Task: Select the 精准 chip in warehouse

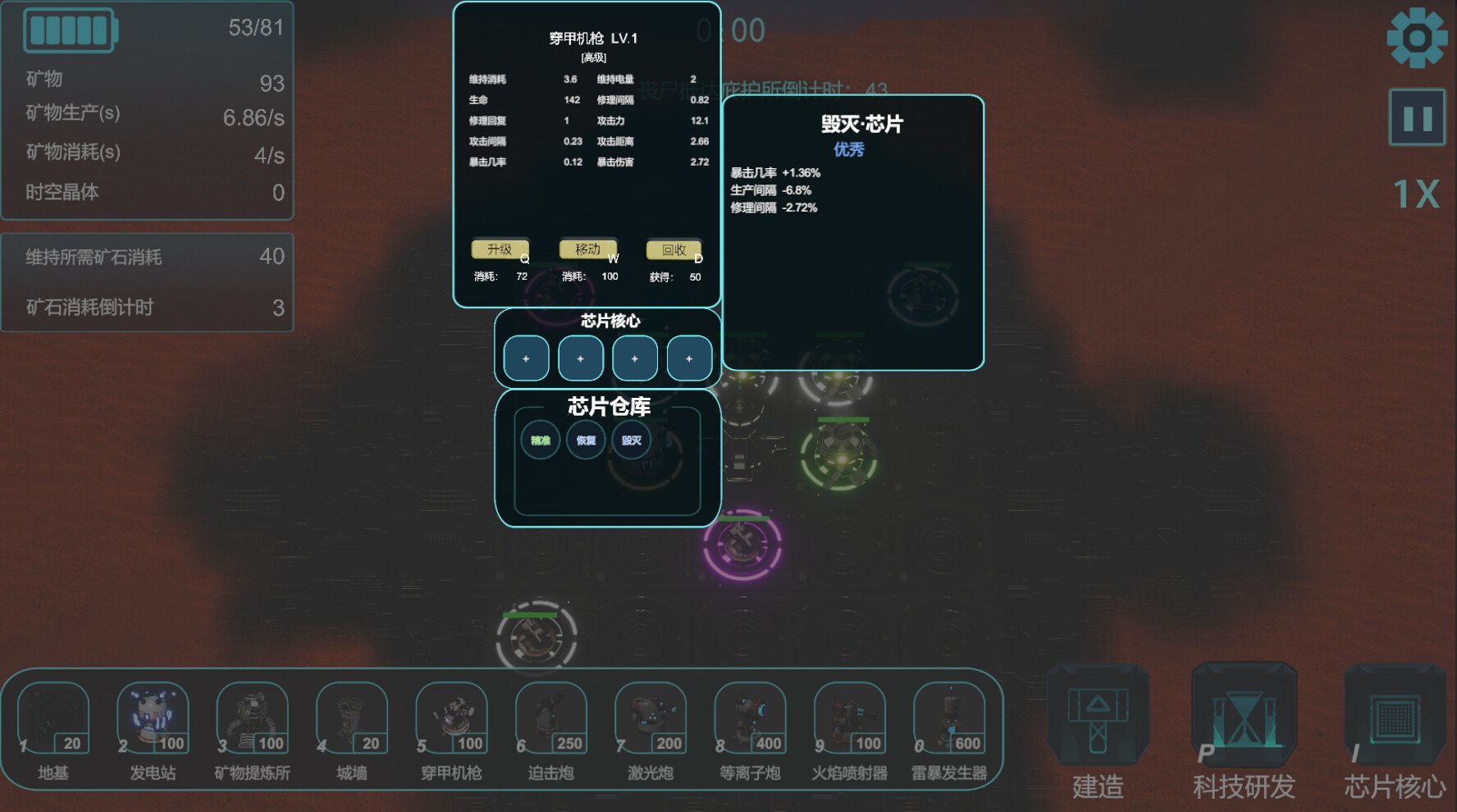Action: tap(540, 440)
